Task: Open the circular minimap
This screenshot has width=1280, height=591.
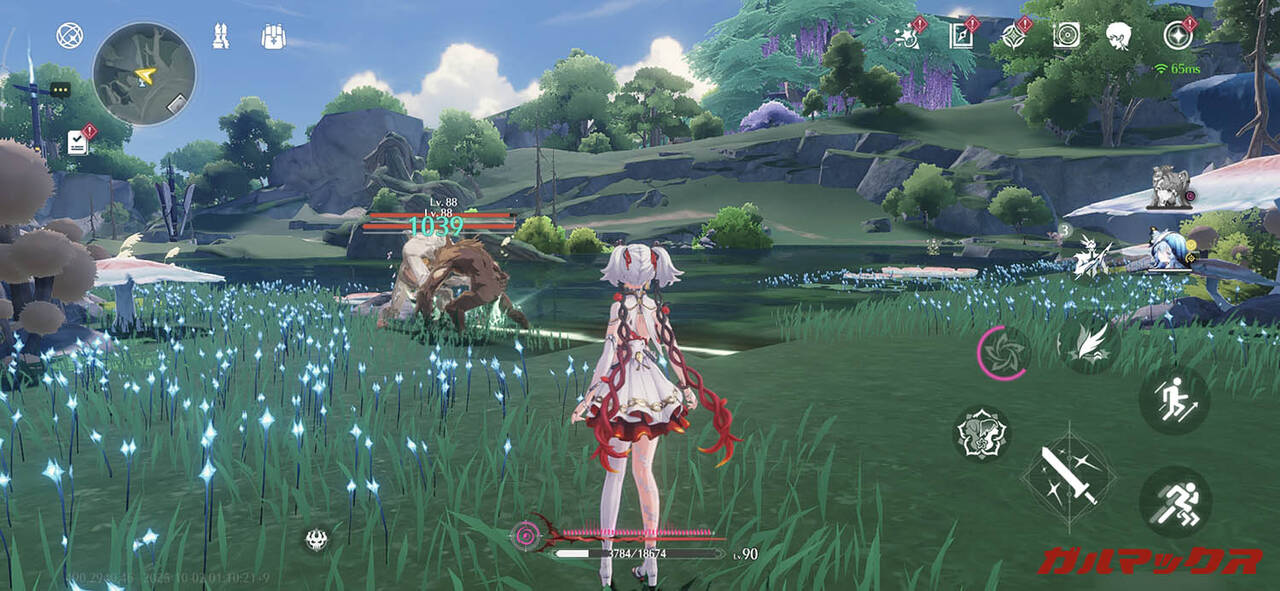Action: [x=144, y=74]
